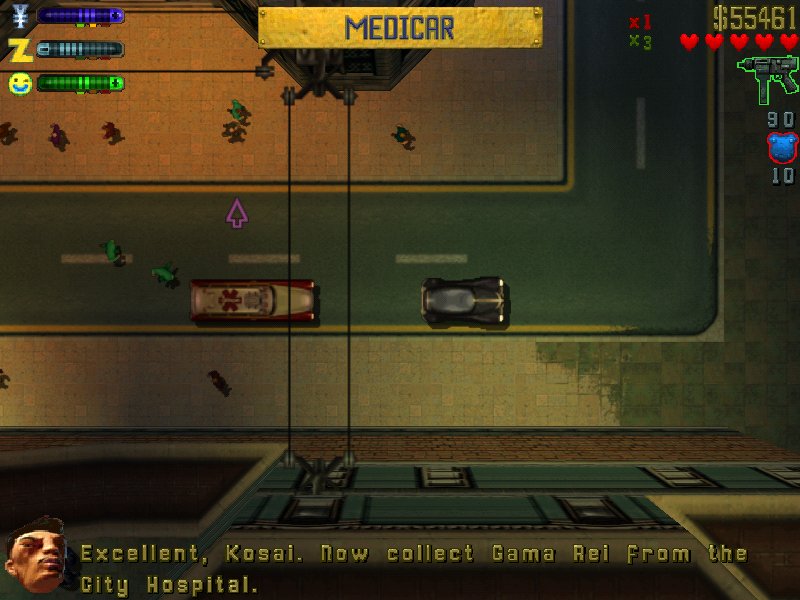
Task: Select the Zaibatsu yellow Z gang icon
Action: pos(18,49)
